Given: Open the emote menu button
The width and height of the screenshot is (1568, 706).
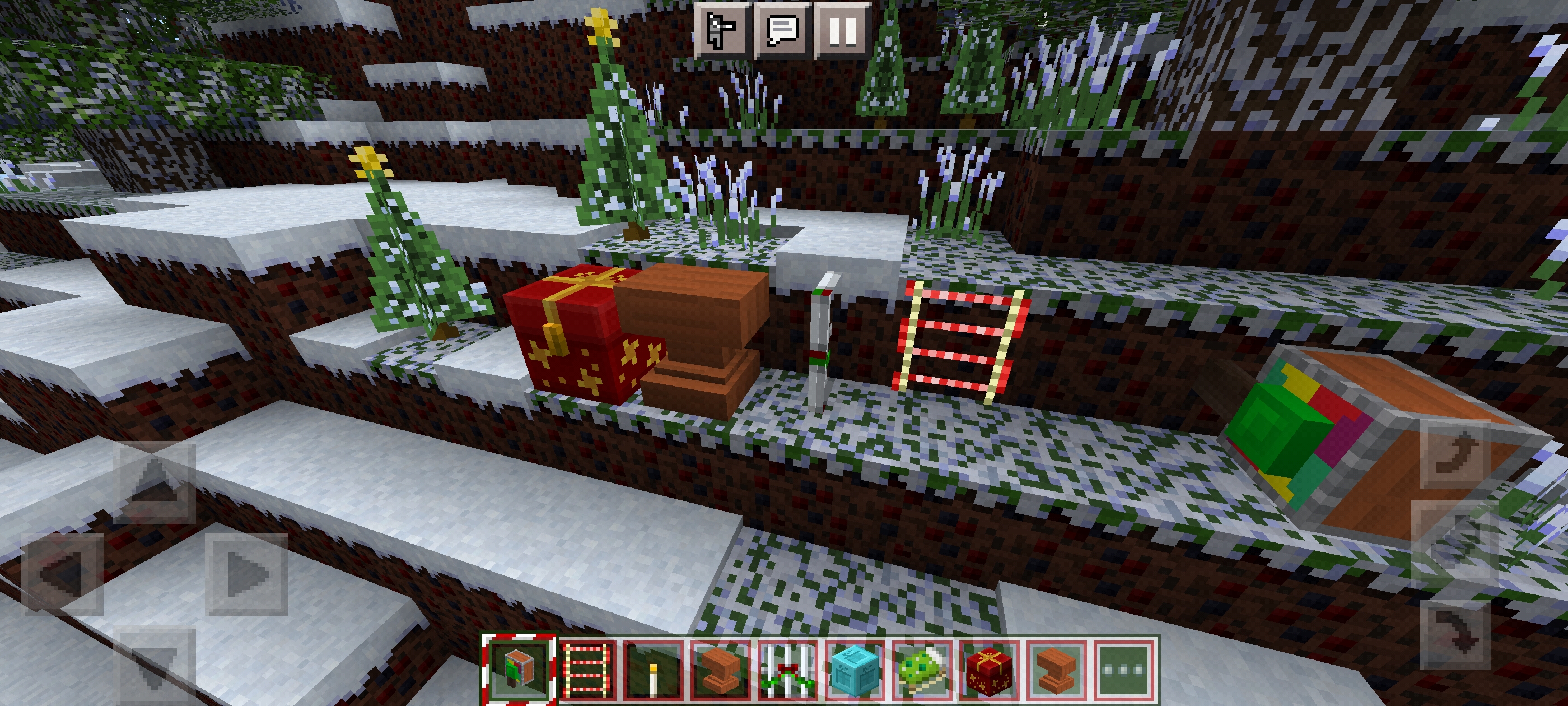Looking at the screenshot, I should [x=722, y=30].
